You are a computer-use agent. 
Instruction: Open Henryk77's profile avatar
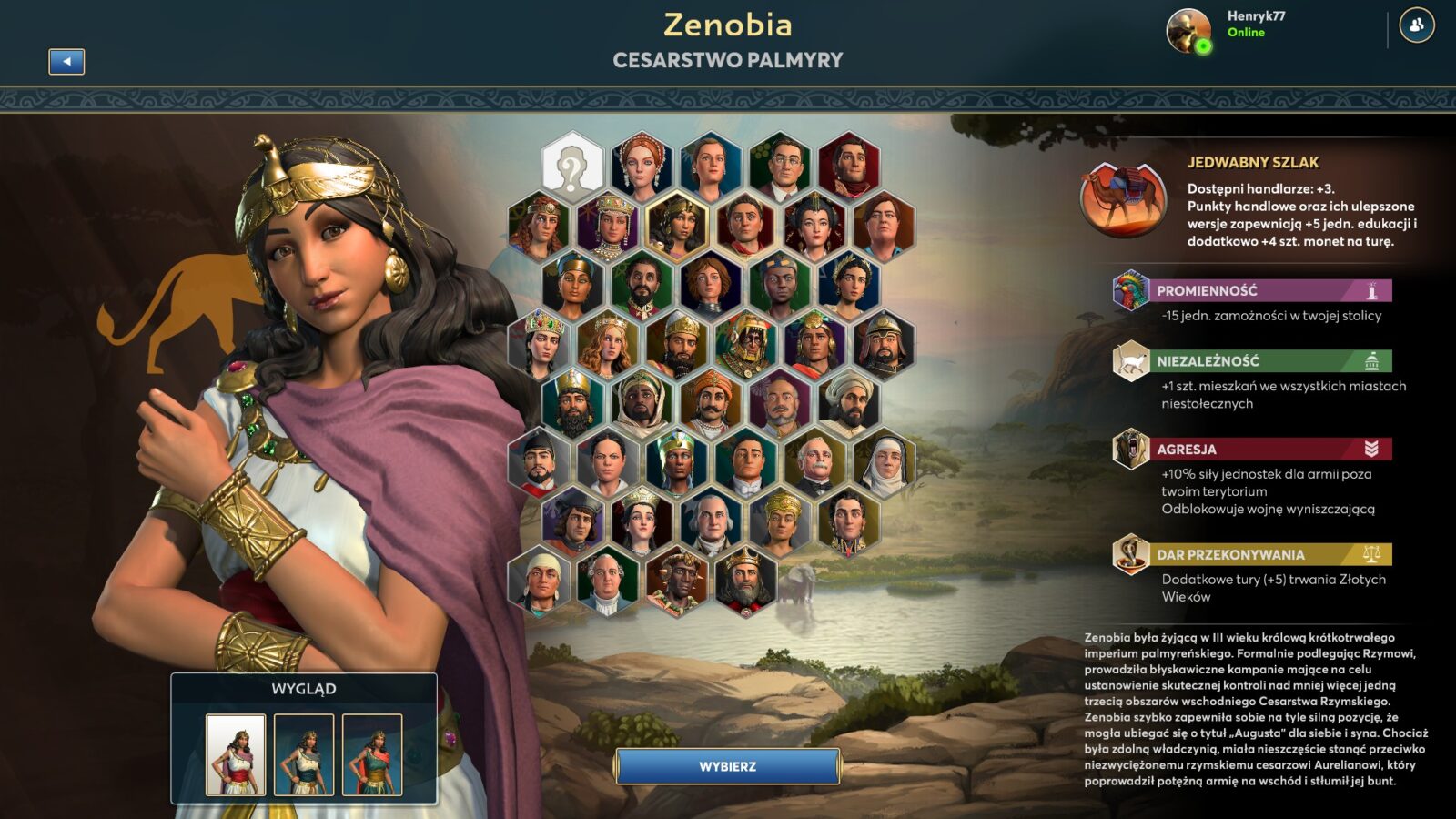1188,31
